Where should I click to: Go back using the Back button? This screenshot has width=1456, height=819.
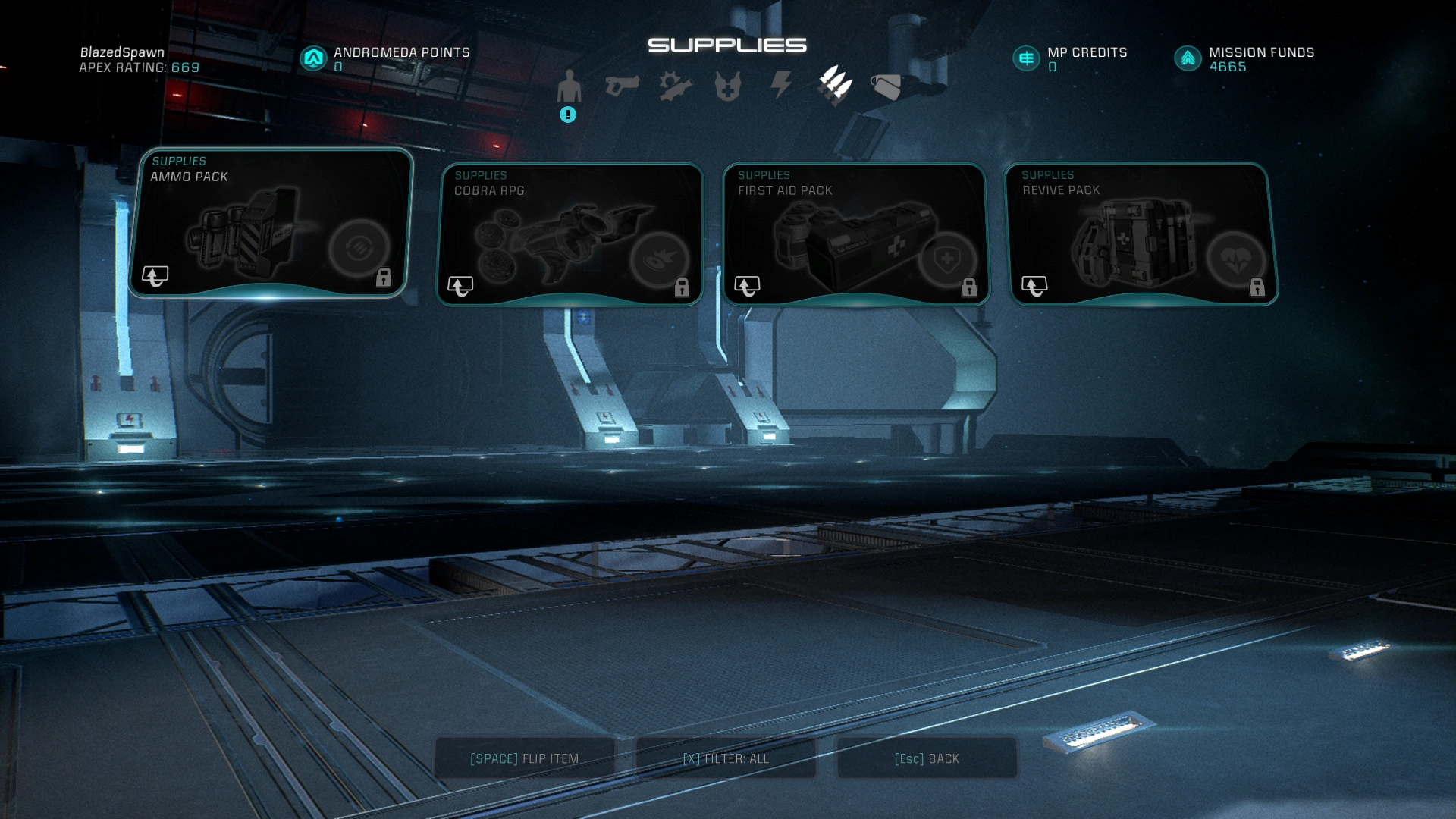tap(927, 758)
